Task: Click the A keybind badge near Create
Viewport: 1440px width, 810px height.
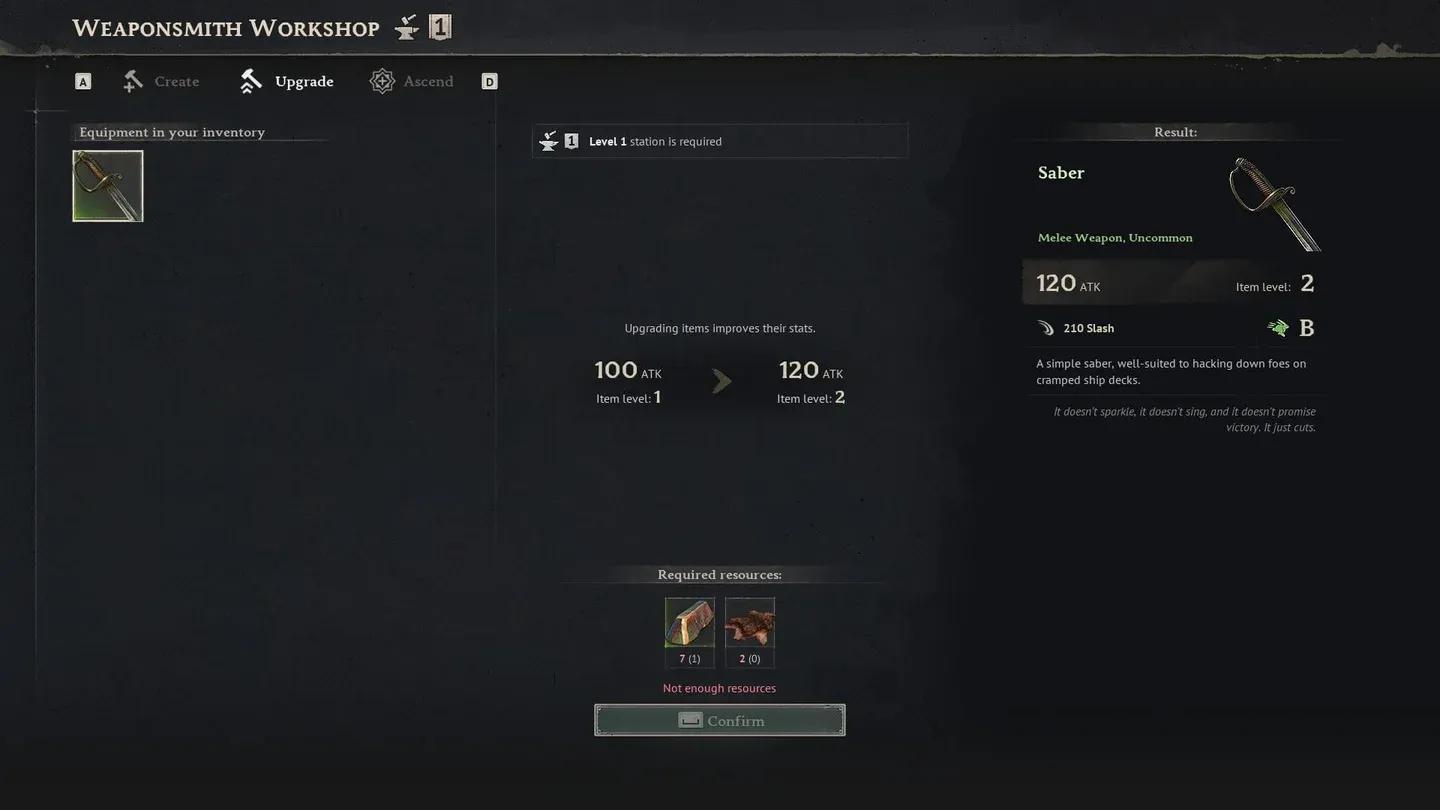Action: [82, 80]
